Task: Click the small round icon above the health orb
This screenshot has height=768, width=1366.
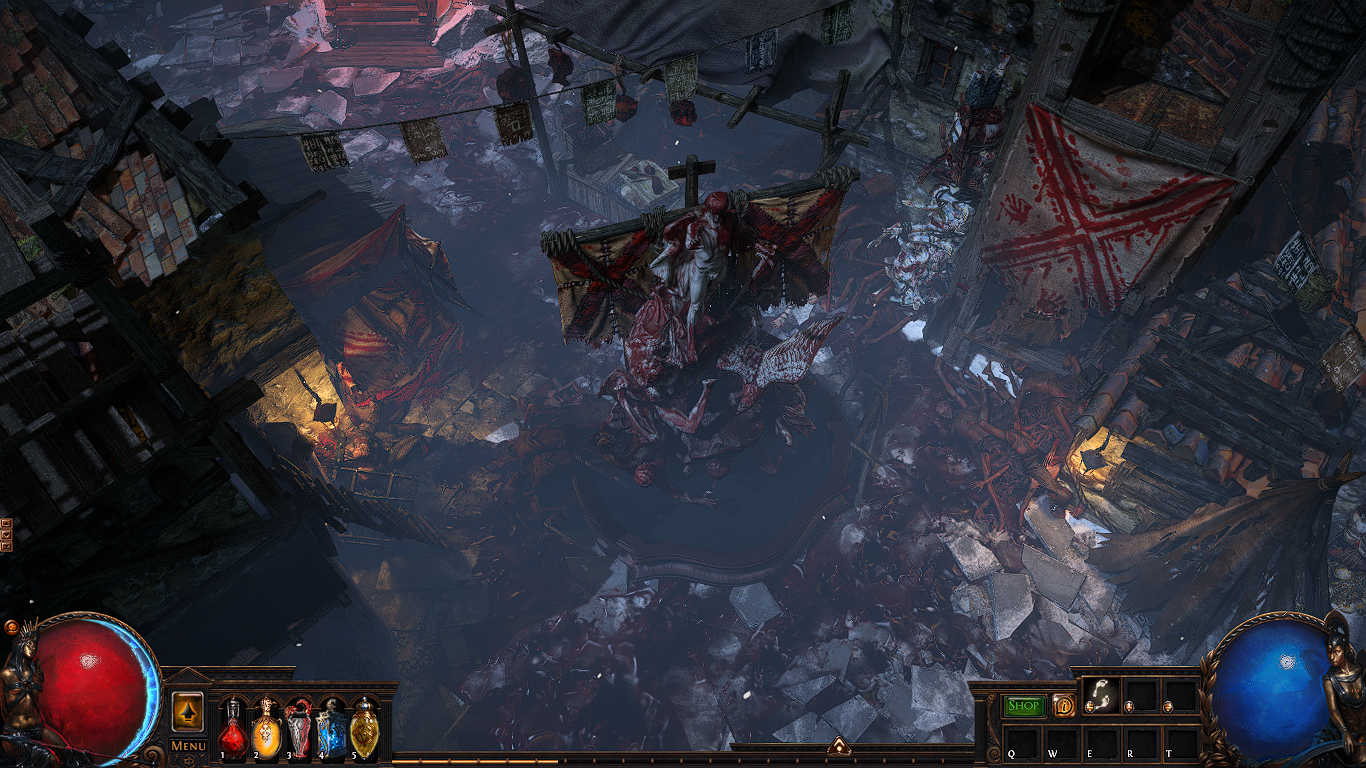Action: coord(11,627)
